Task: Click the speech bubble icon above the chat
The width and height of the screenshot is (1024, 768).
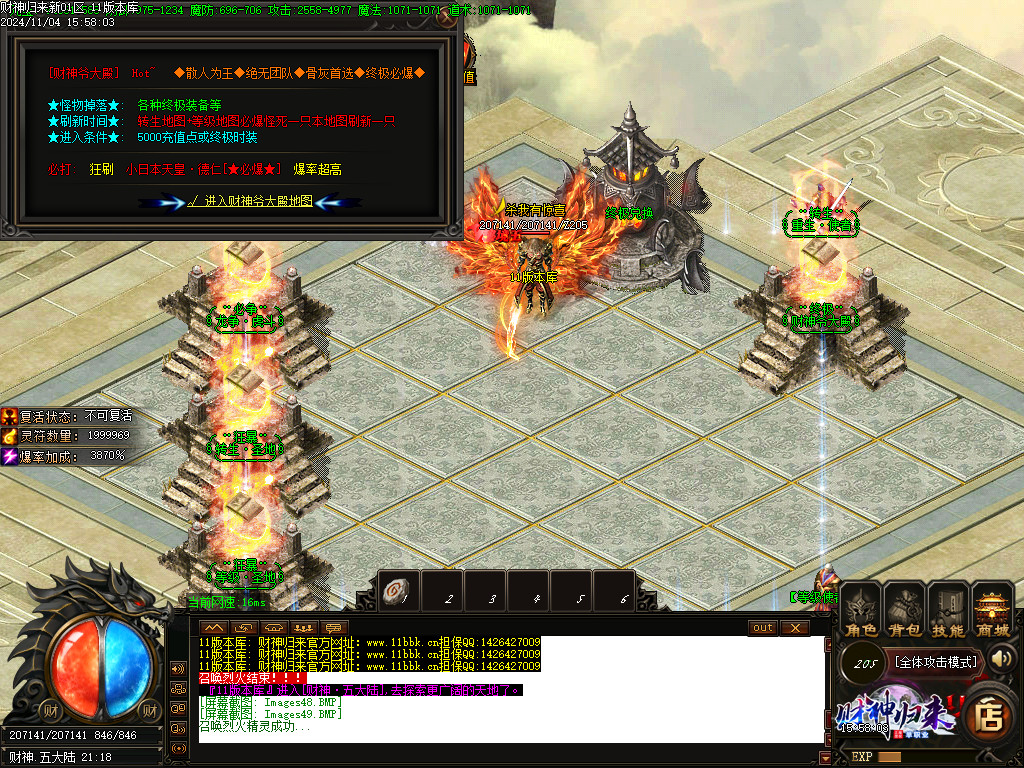Action: coord(334,627)
